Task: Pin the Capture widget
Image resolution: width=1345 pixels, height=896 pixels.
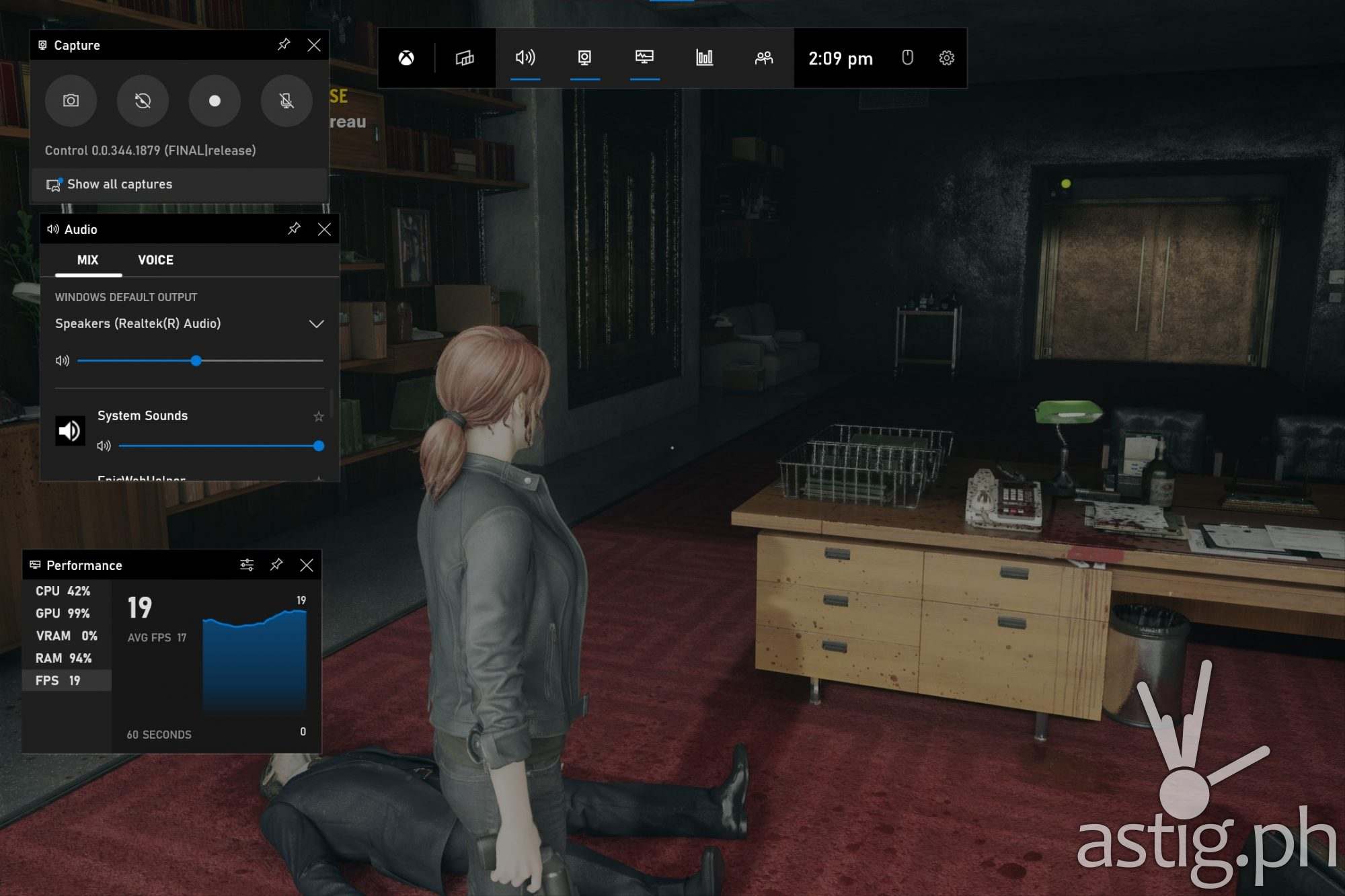Action: click(x=284, y=45)
